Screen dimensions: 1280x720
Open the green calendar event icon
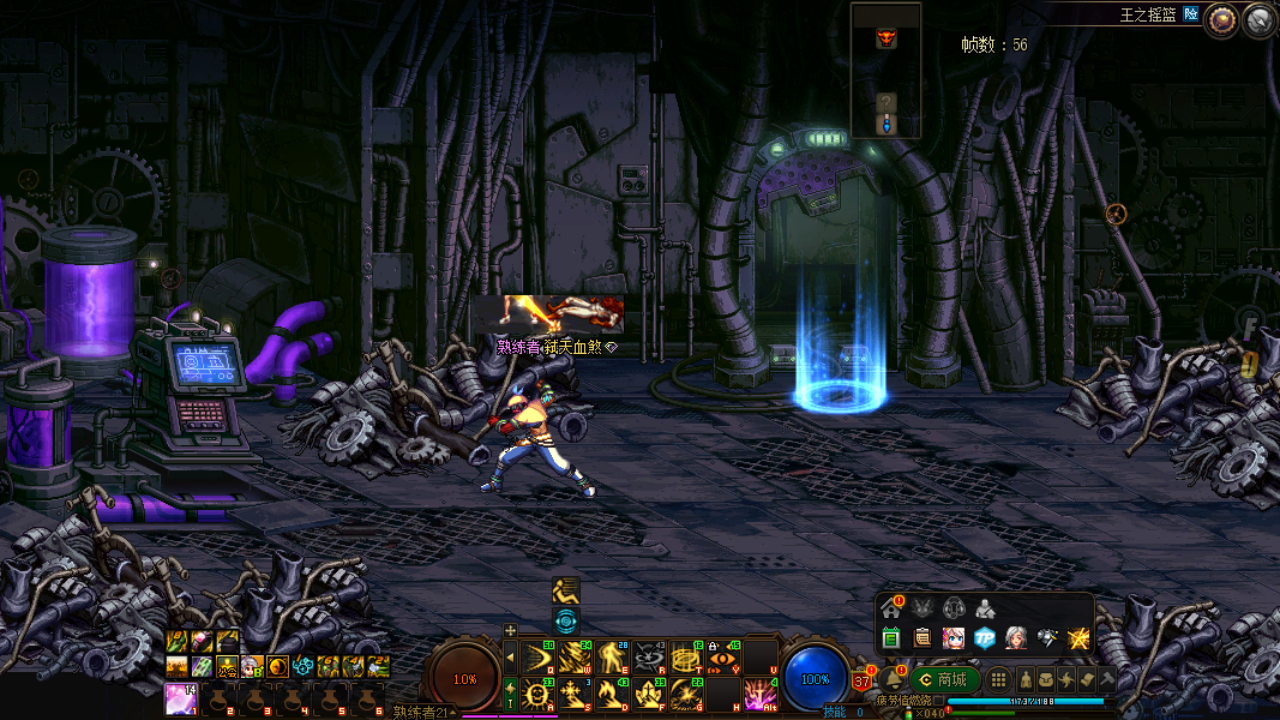[891, 638]
